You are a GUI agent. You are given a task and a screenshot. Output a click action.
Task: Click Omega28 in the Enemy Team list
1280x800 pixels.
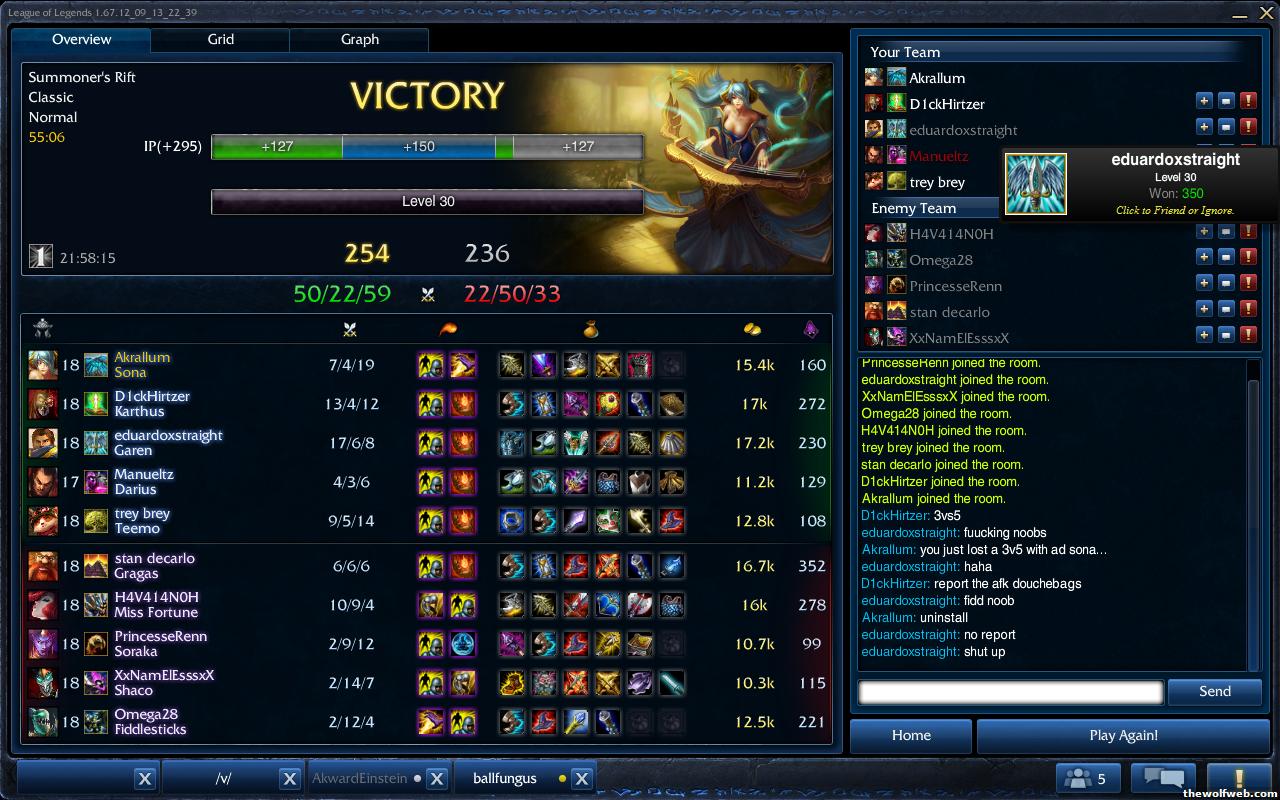940,260
